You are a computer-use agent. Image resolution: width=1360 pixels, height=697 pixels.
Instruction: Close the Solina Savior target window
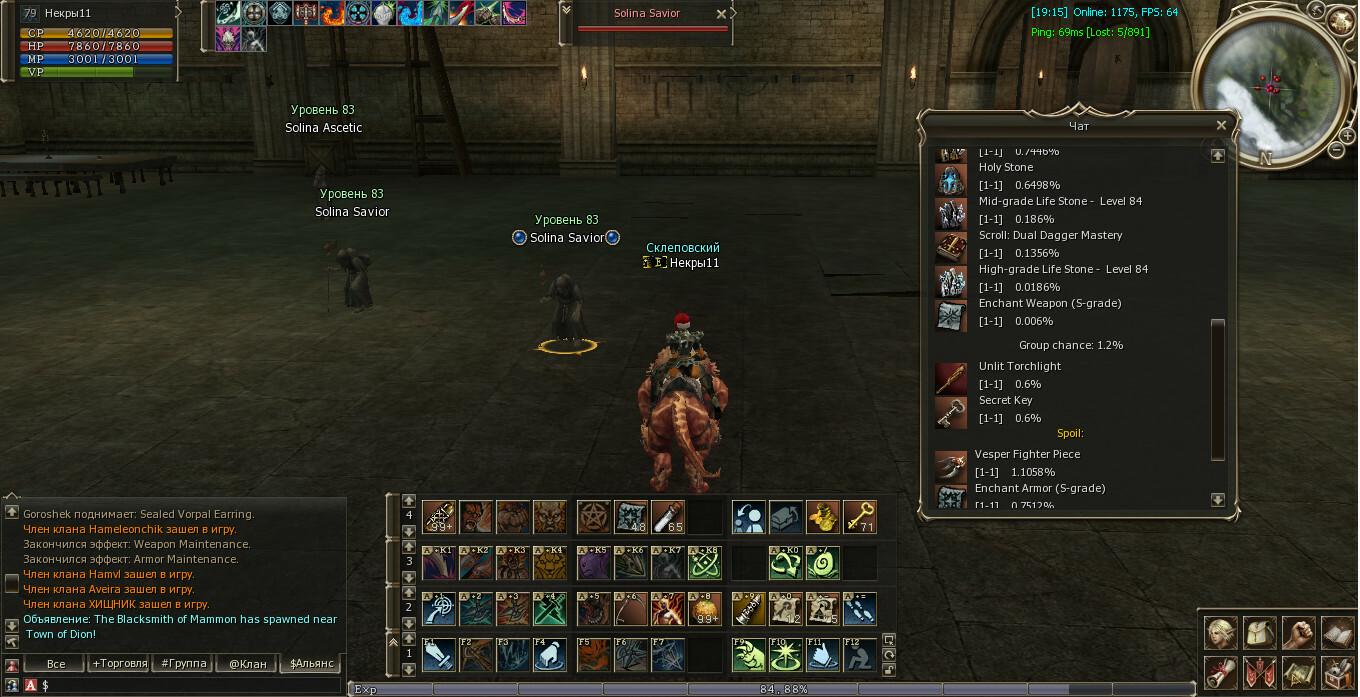pos(722,14)
